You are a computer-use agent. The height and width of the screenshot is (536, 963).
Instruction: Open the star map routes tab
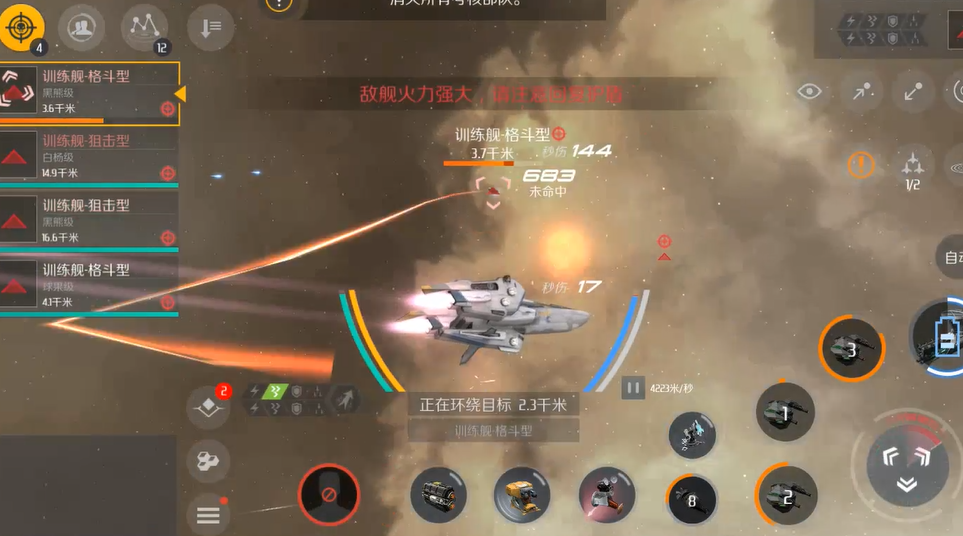(144, 28)
